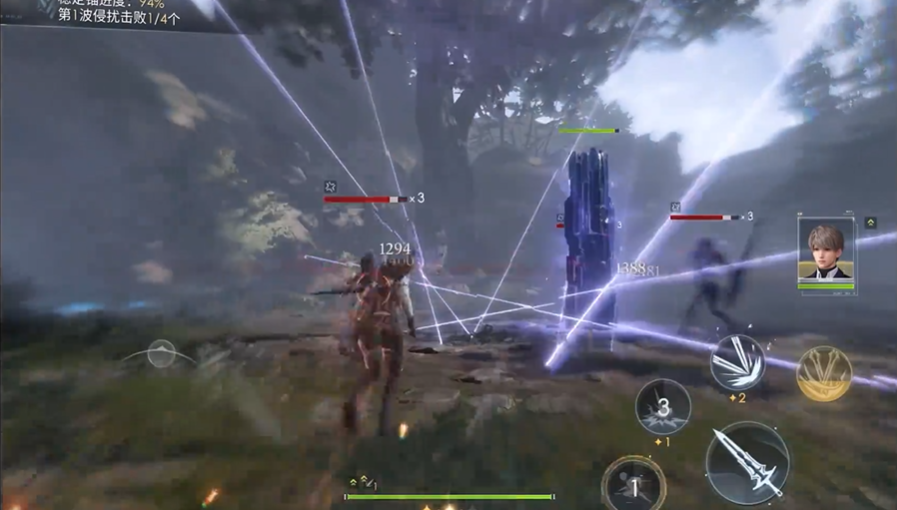The width and height of the screenshot is (897, 510).
Task: Open the wave objective tracker text
Action: [118, 17]
